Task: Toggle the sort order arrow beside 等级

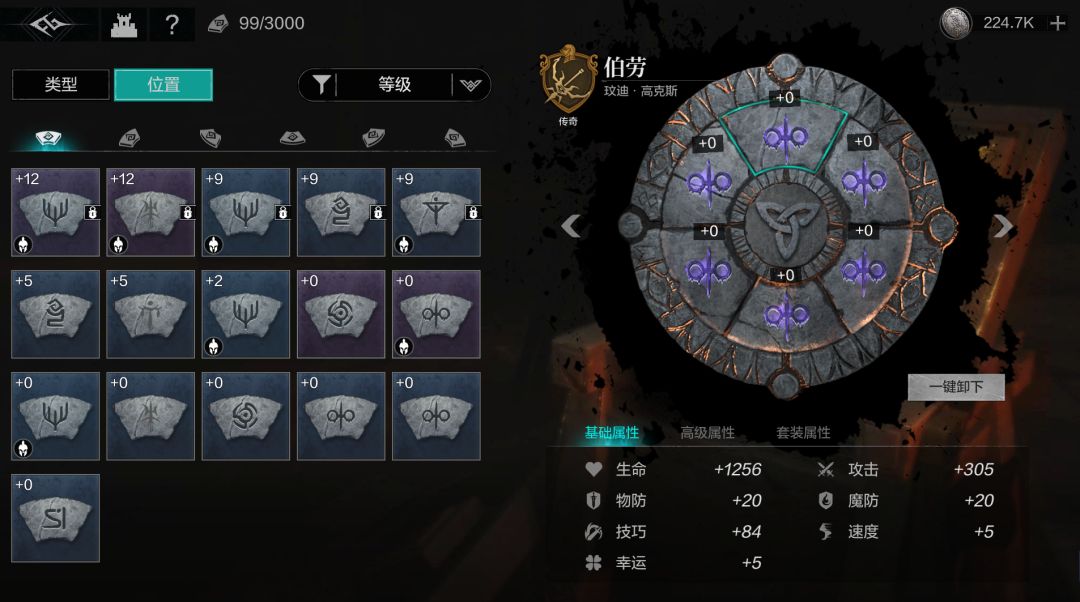Action: coord(471,85)
